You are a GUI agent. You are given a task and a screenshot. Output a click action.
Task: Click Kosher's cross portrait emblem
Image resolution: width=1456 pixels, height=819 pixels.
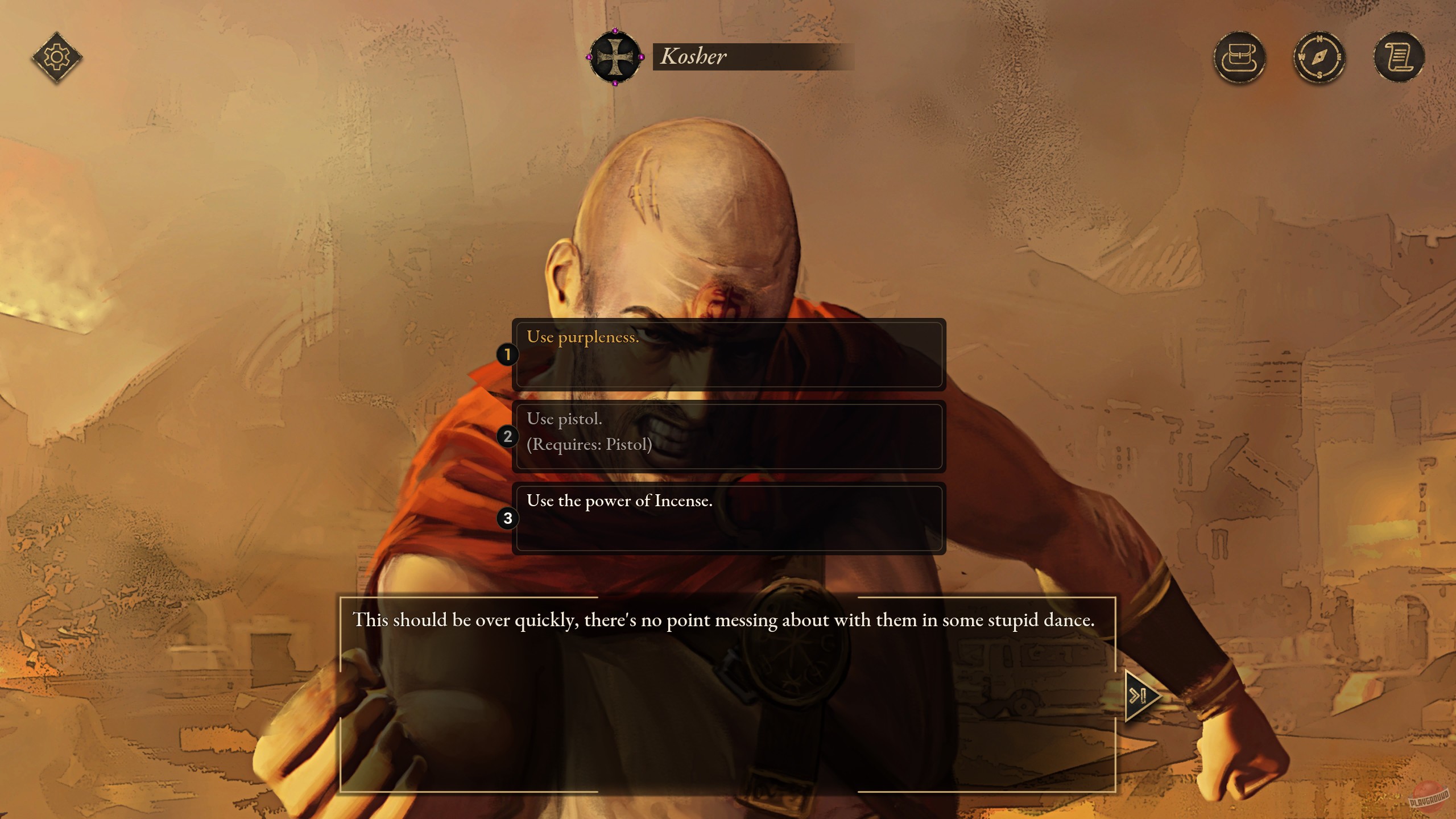pos(615,57)
